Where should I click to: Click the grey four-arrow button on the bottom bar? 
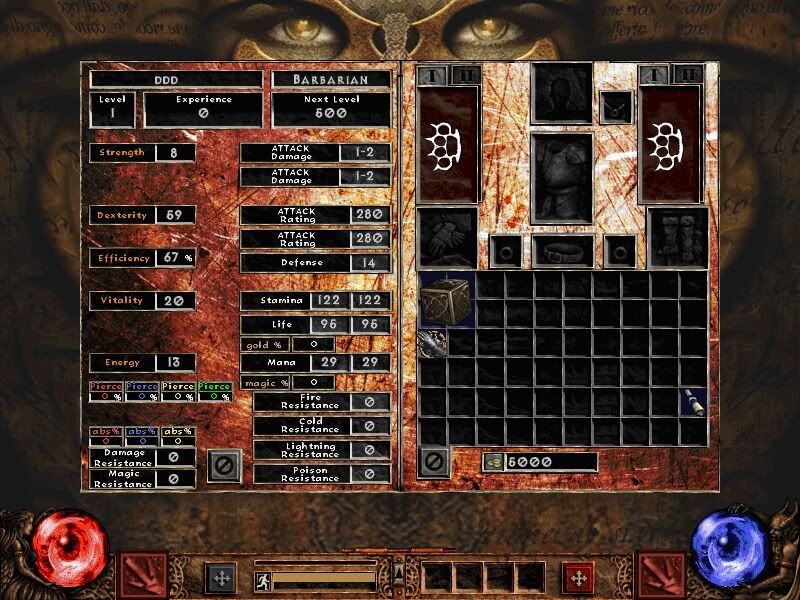[220, 578]
